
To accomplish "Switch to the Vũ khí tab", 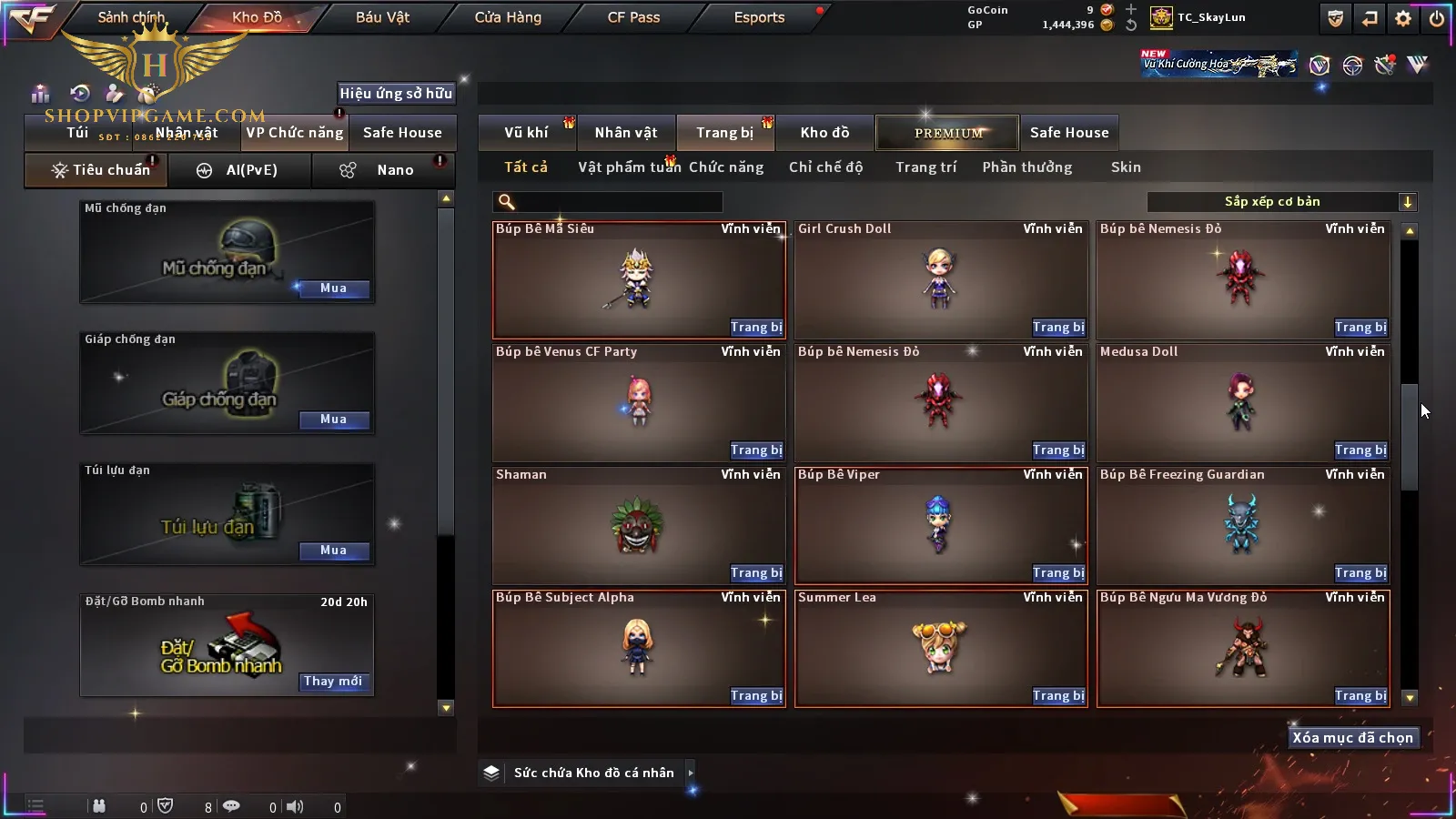I will coord(527,133).
